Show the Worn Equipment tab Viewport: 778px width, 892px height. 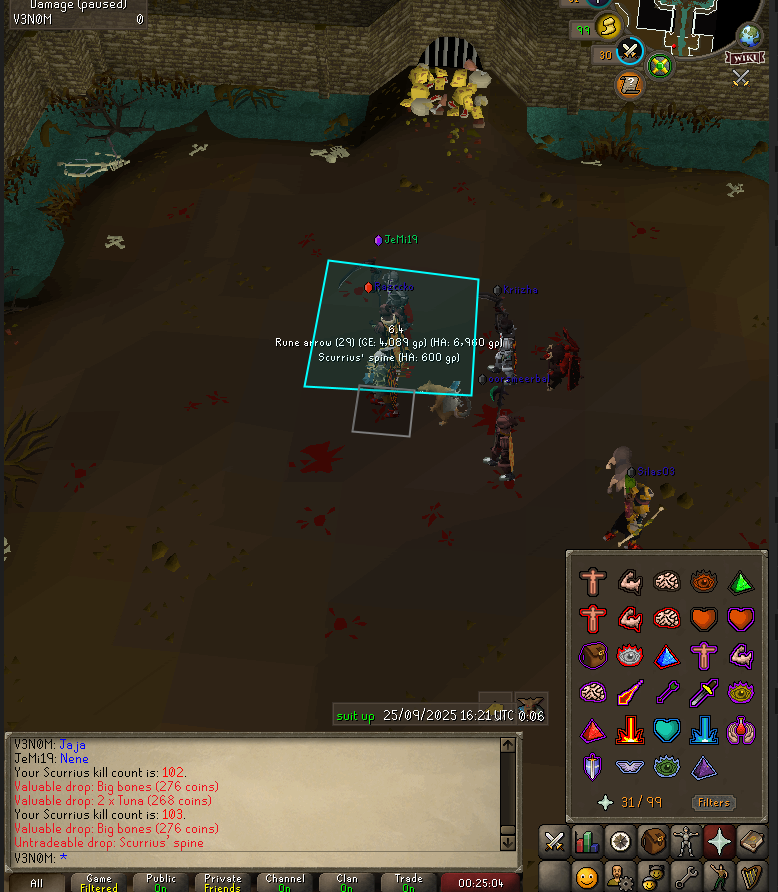point(687,841)
